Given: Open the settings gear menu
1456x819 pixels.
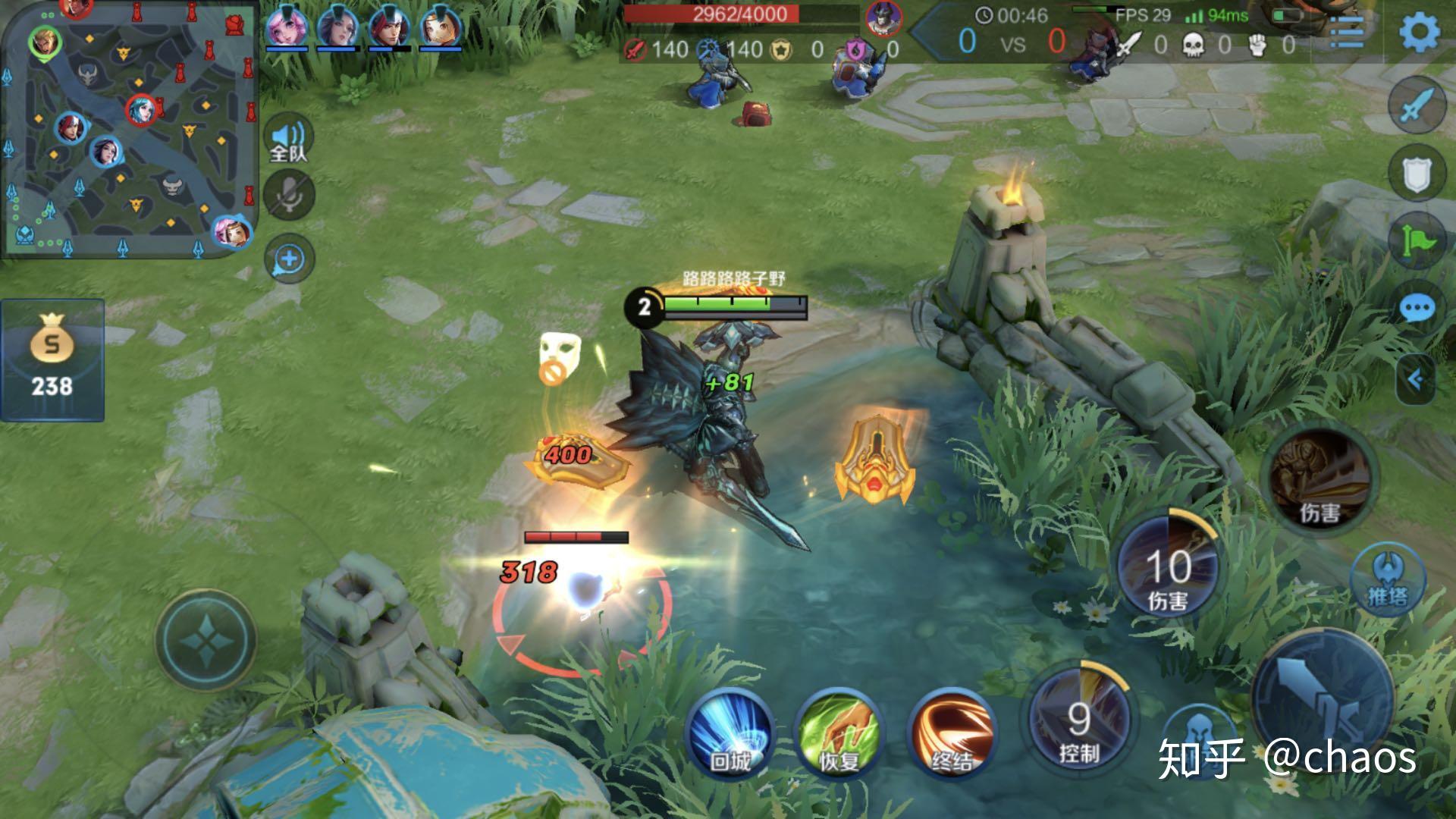Looking at the screenshot, I should [1419, 33].
